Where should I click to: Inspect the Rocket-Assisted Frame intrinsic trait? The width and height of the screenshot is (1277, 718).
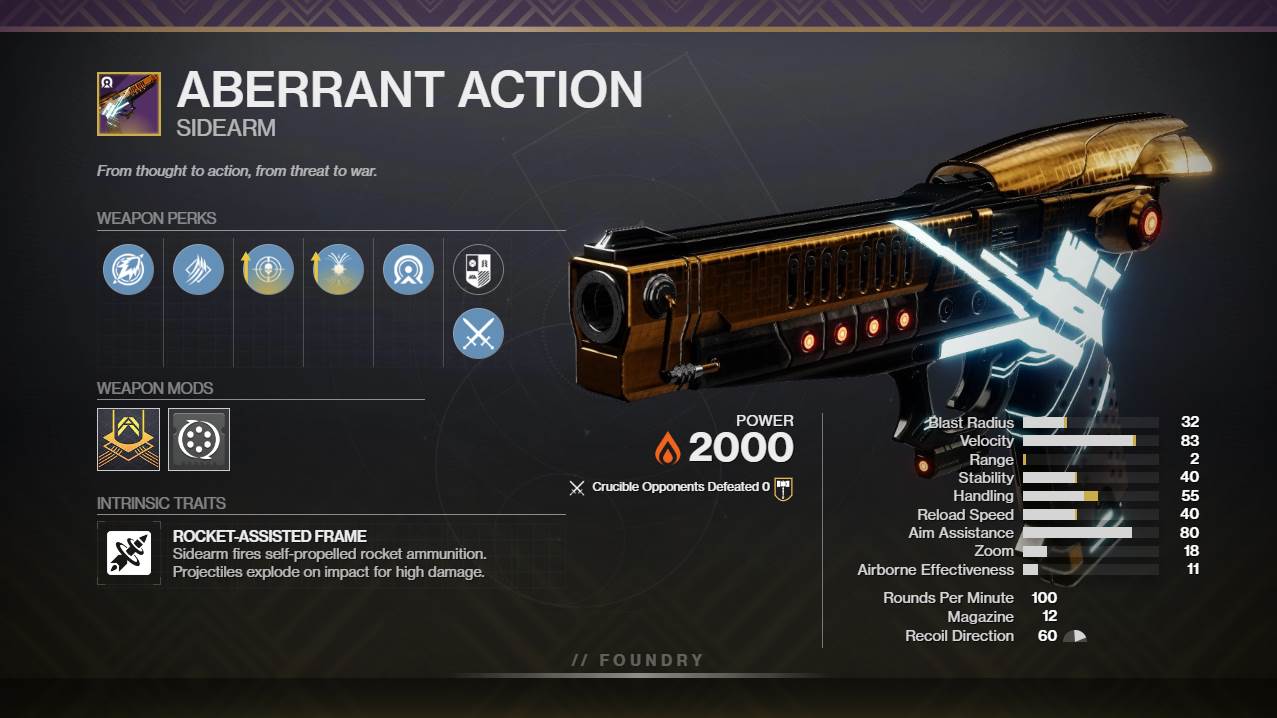(x=129, y=553)
